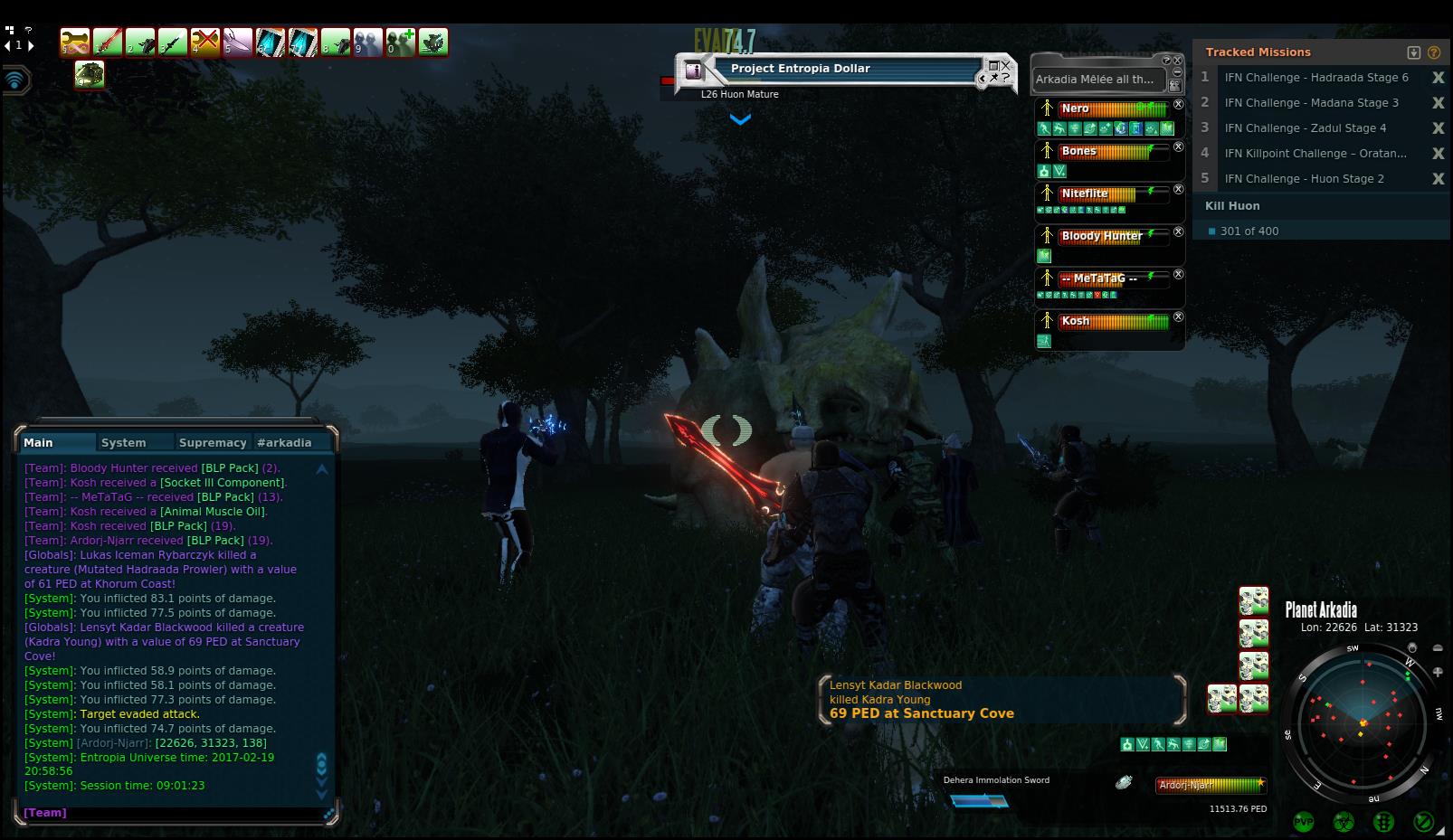Select the red sword in hotbar slot 1
Image resolution: width=1453 pixels, height=840 pixels.
(x=108, y=42)
